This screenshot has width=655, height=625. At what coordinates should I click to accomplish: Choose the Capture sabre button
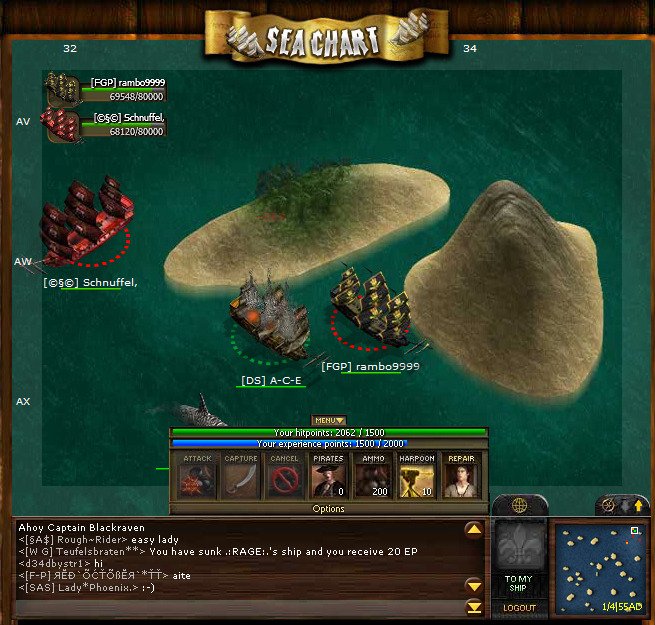[x=241, y=475]
